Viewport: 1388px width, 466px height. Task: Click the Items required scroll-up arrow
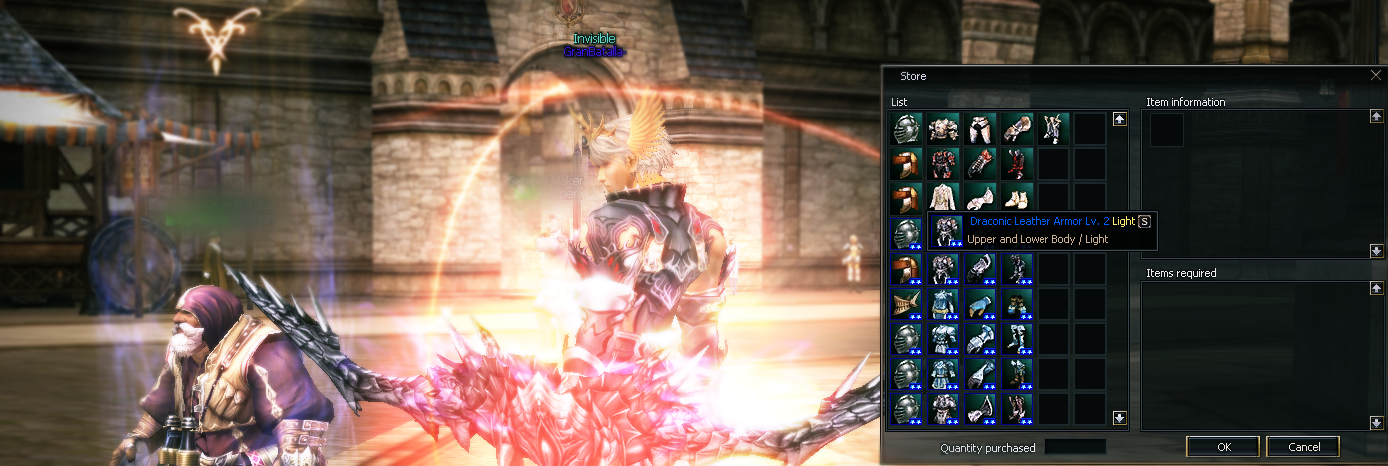1377,289
